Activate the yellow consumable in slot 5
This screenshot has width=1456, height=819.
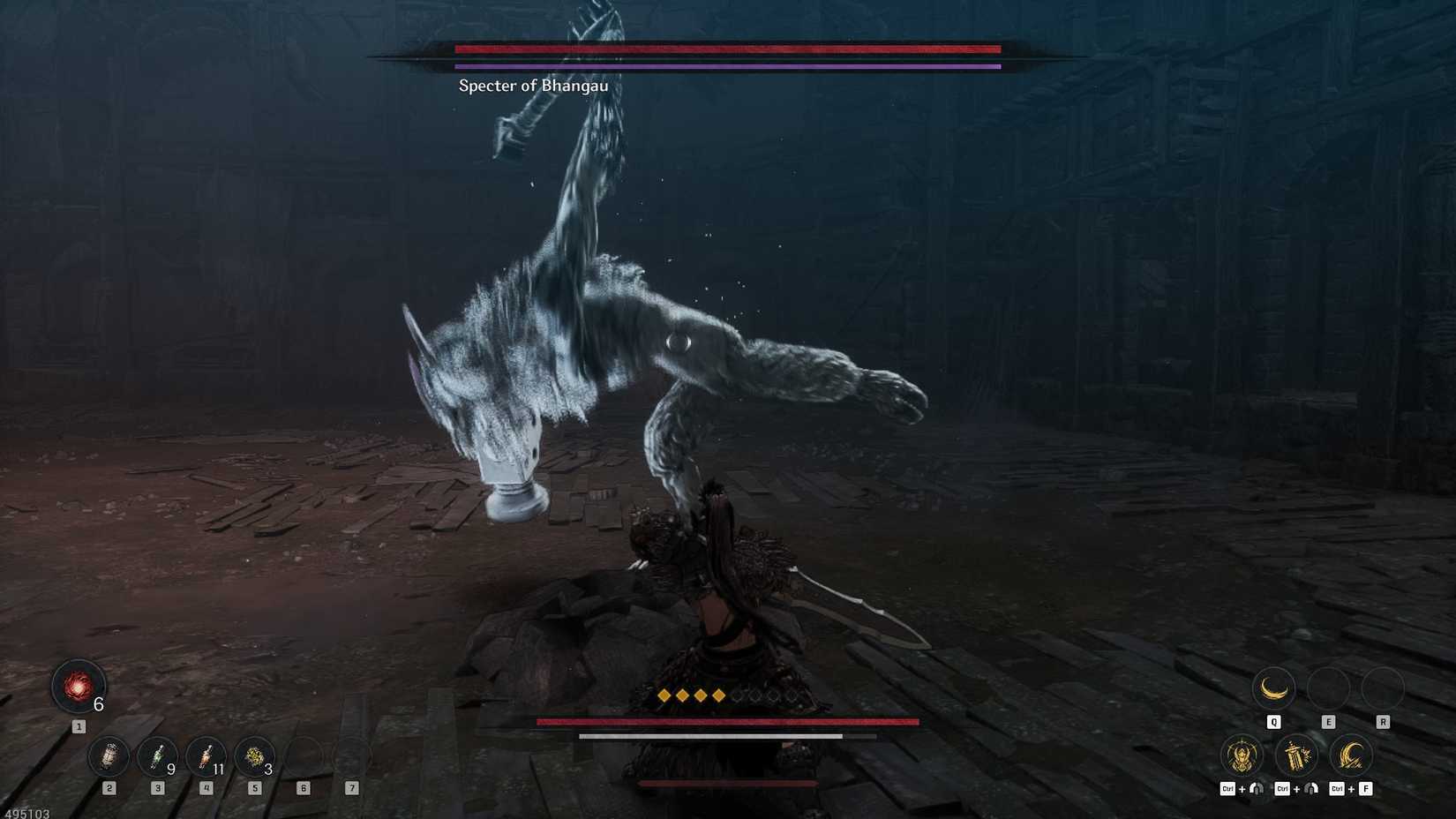click(255, 757)
